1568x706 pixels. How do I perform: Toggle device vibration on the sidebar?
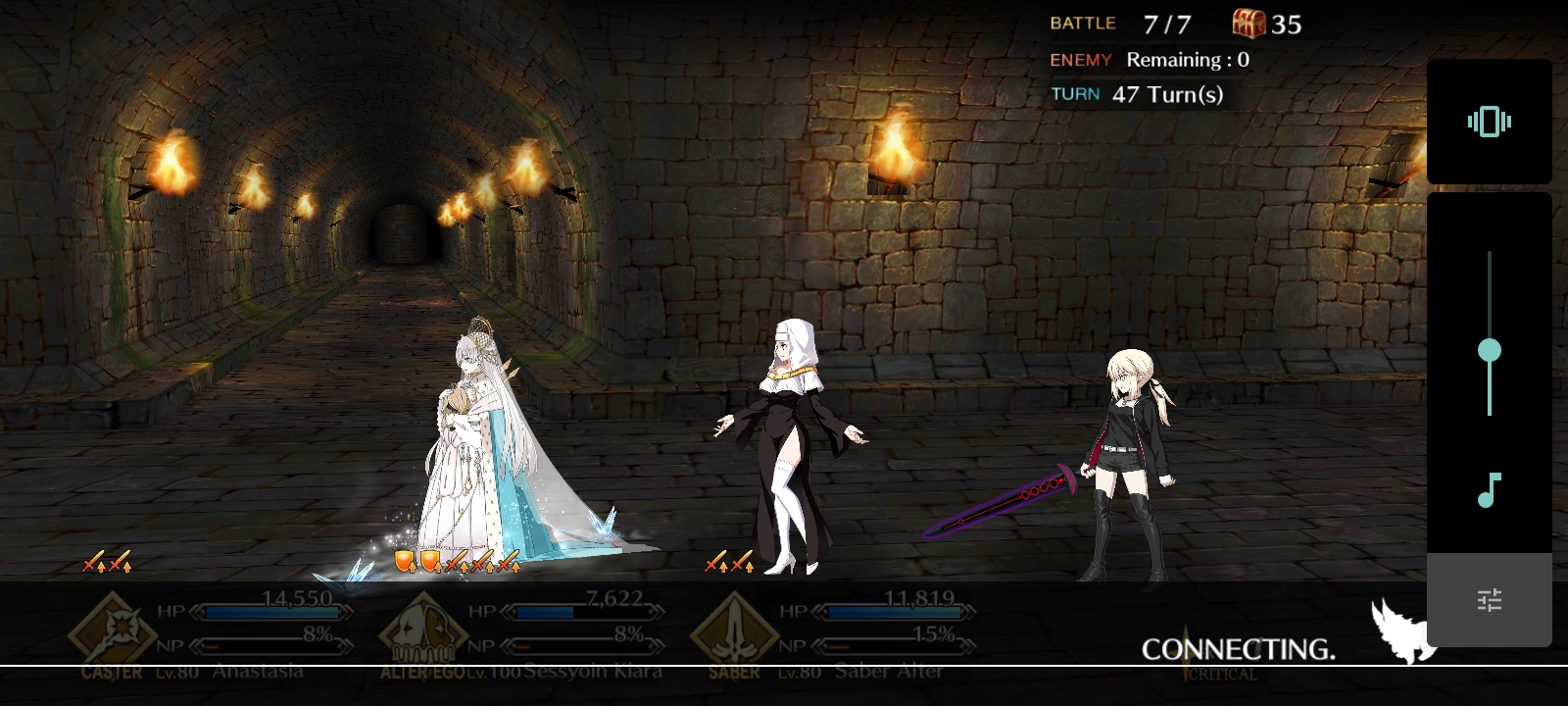coord(1489,122)
